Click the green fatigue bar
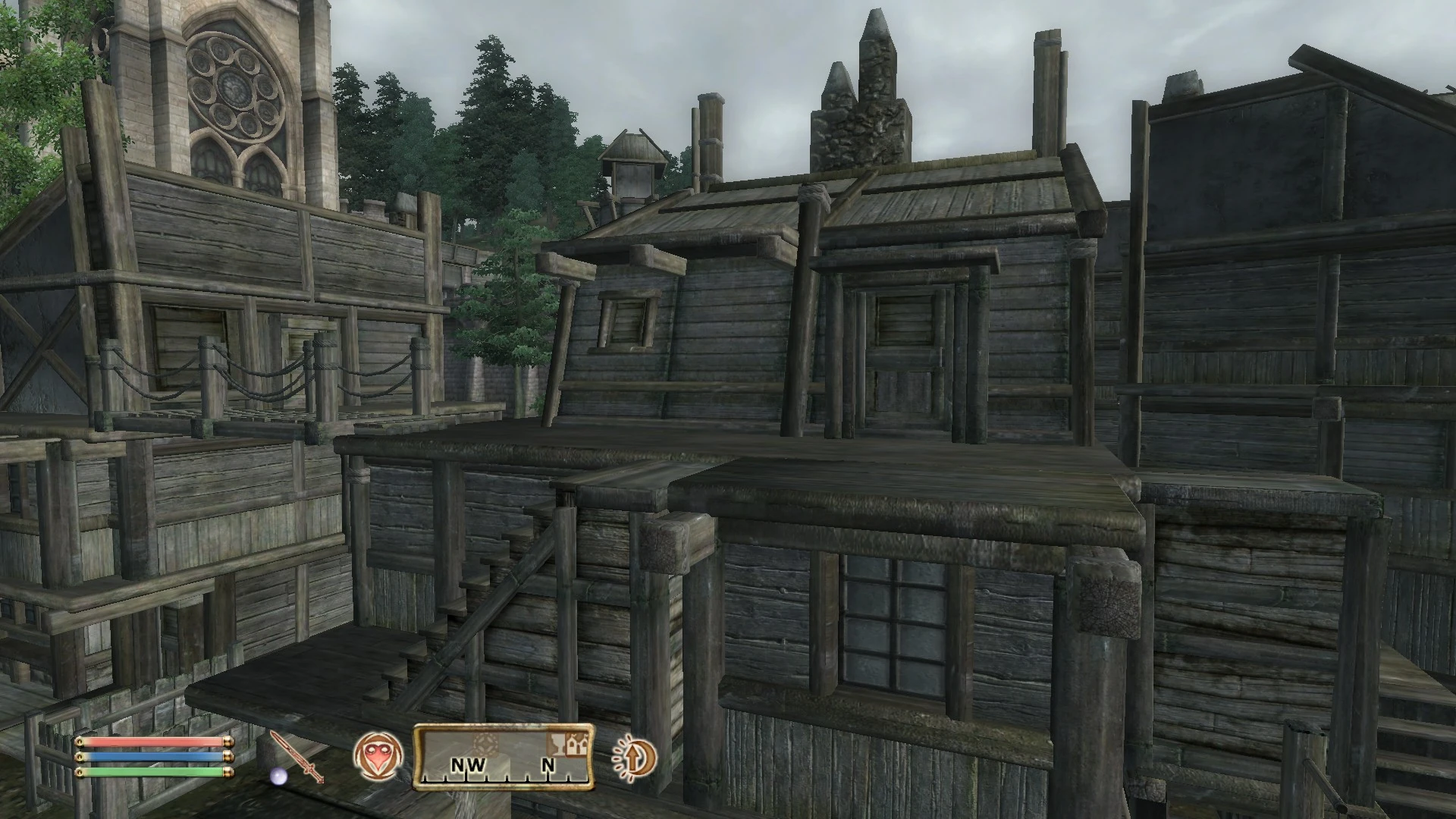Viewport: 1456px width, 819px height. click(x=152, y=773)
